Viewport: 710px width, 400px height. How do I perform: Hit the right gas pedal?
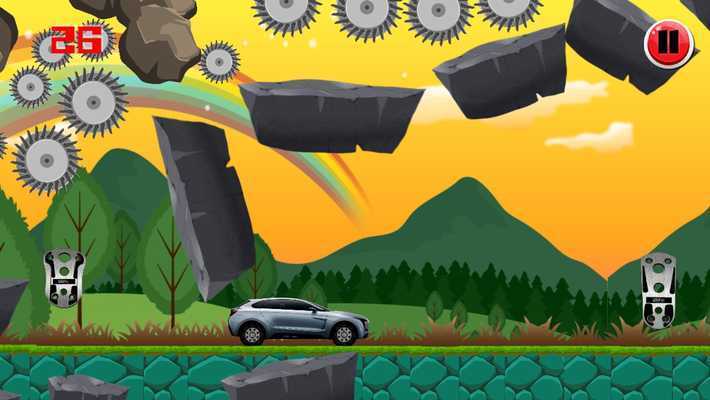[658, 290]
